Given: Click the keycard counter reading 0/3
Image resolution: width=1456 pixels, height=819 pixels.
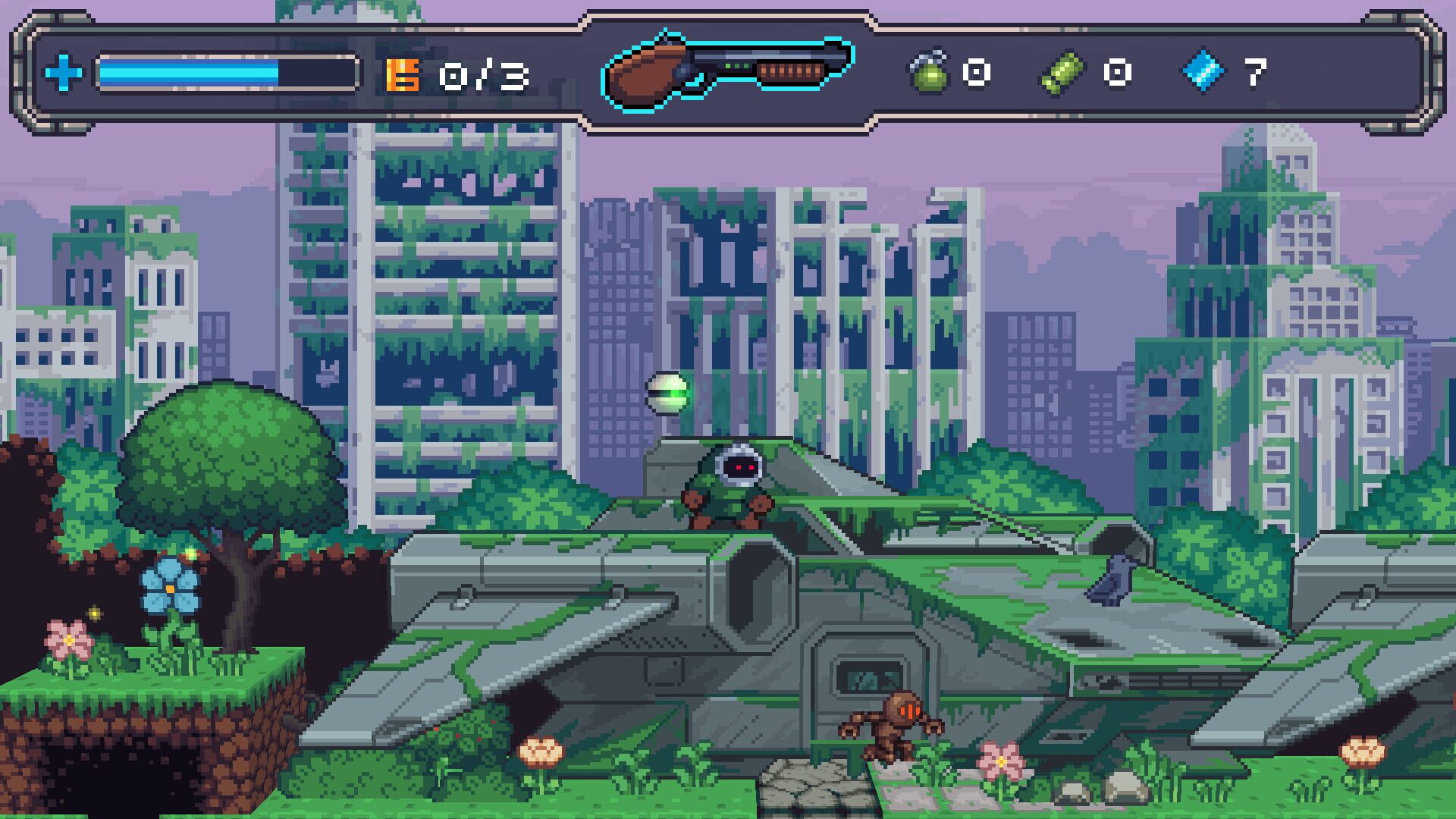Looking at the screenshot, I should (482, 72).
